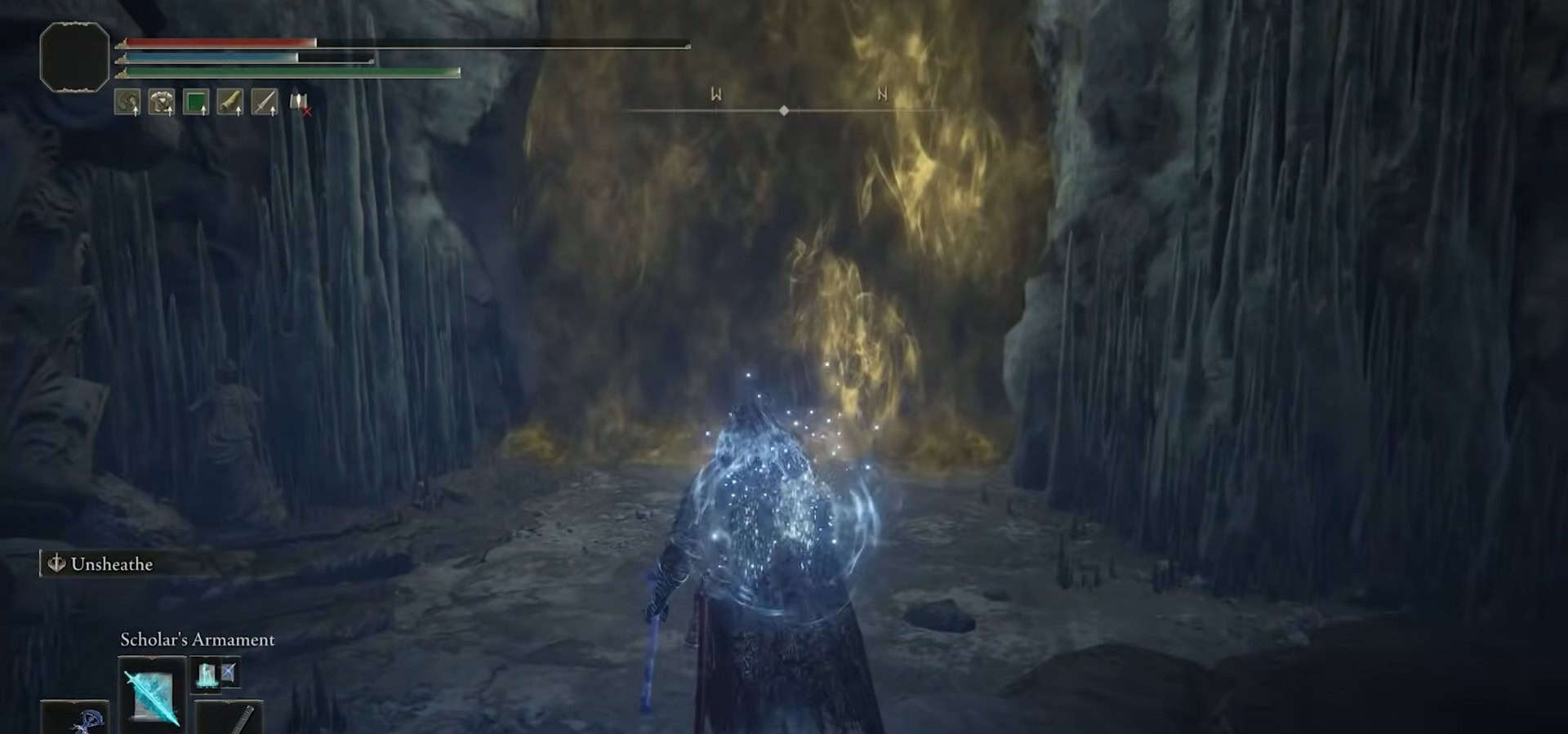Select the next queued spell icon
The image size is (1568, 734).
(216, 674)
